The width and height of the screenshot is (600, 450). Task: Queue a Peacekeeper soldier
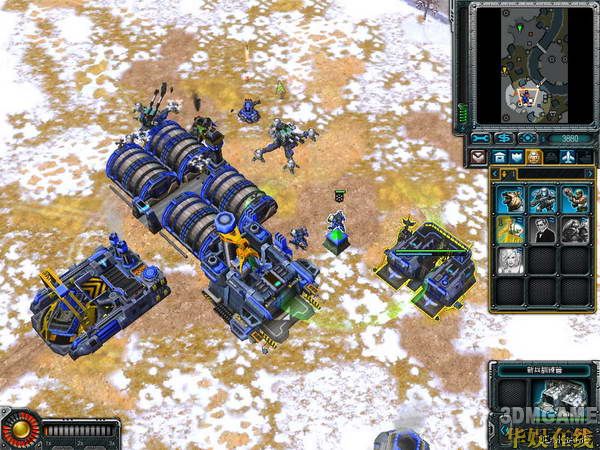click(x=543, y=200)
